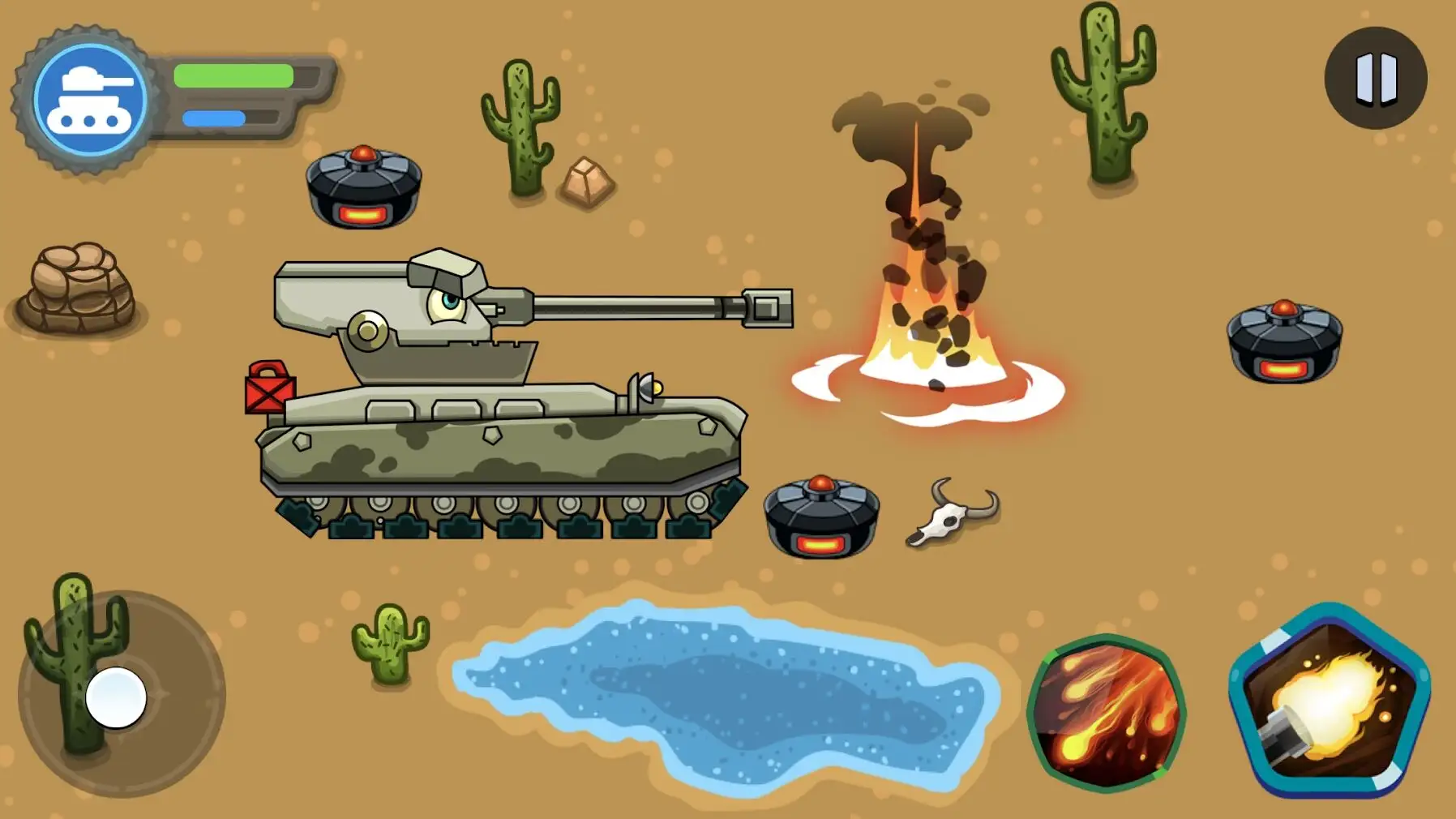The height and width of the screenshot is (819, 1456).
Task: Click the blue tank badge icon
Action: click(x=90, y=100)
